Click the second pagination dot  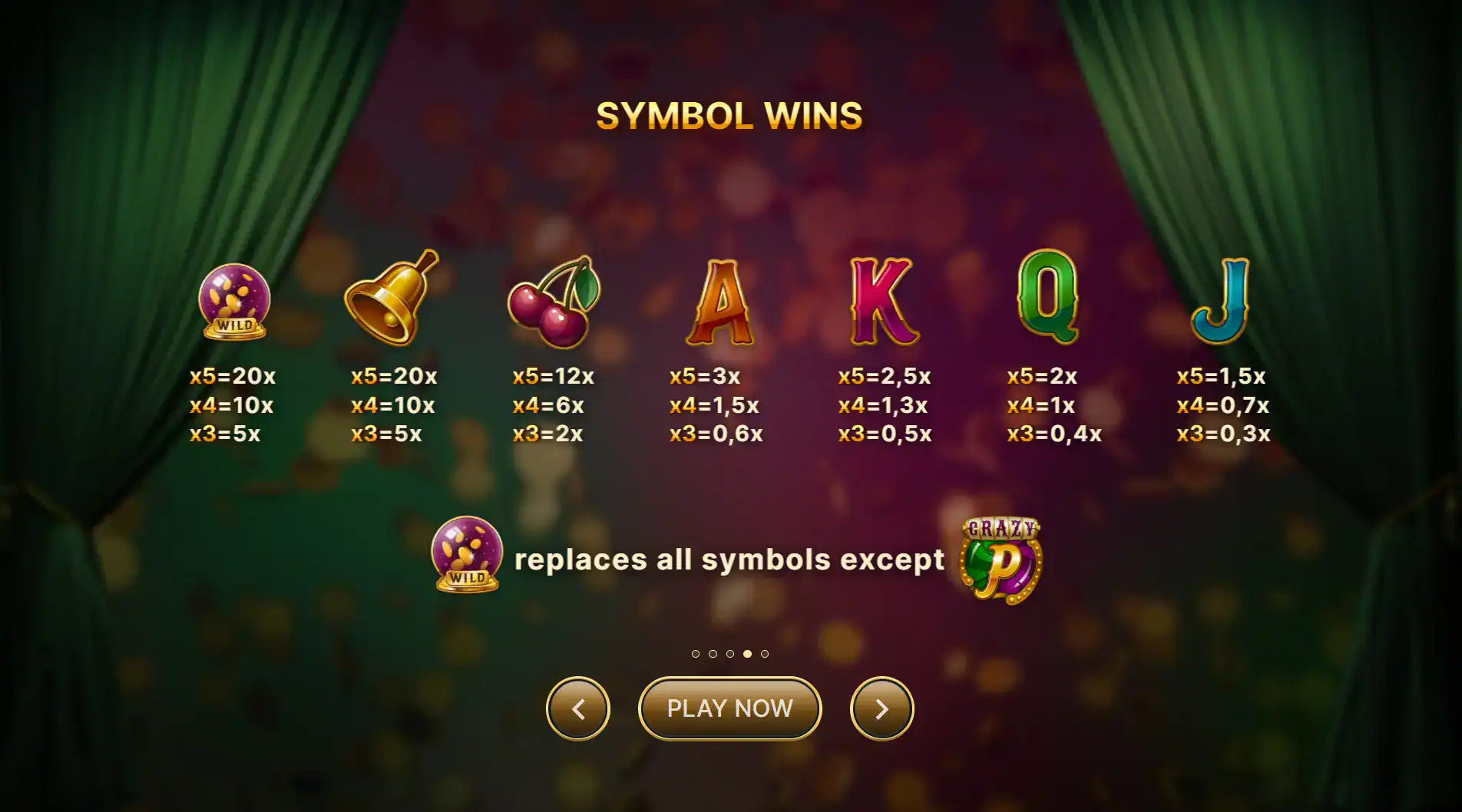click(713, 654)
